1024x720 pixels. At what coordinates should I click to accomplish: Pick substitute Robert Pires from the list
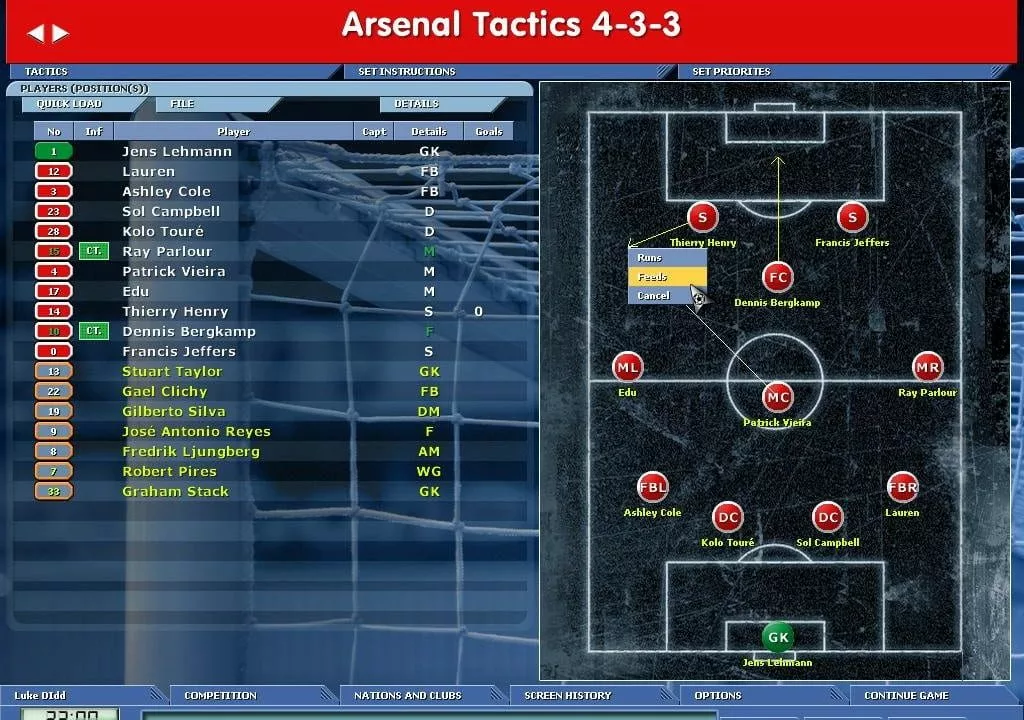point(169,472)
